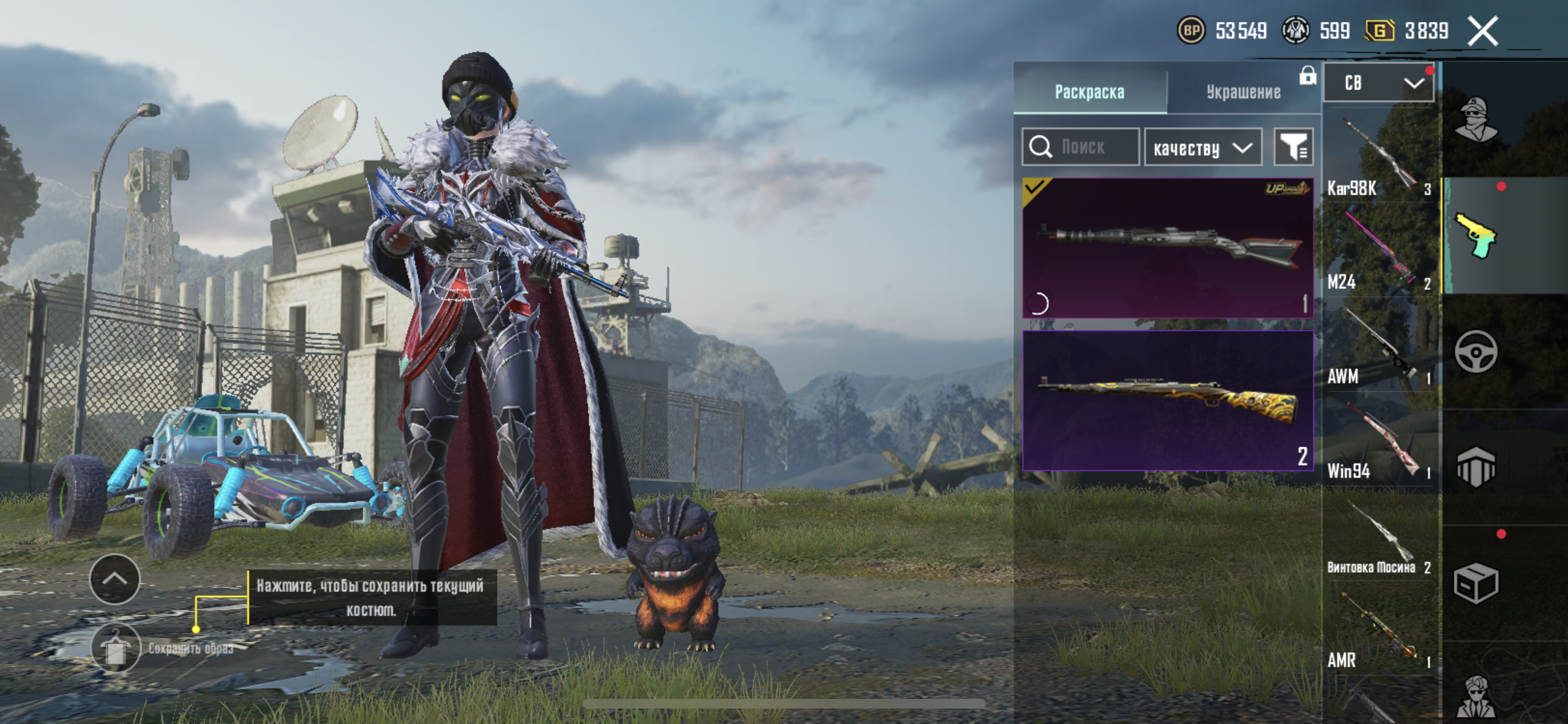Open the box crate category icon
This screenshot has height=724, width=1568.
[1475, 583]
